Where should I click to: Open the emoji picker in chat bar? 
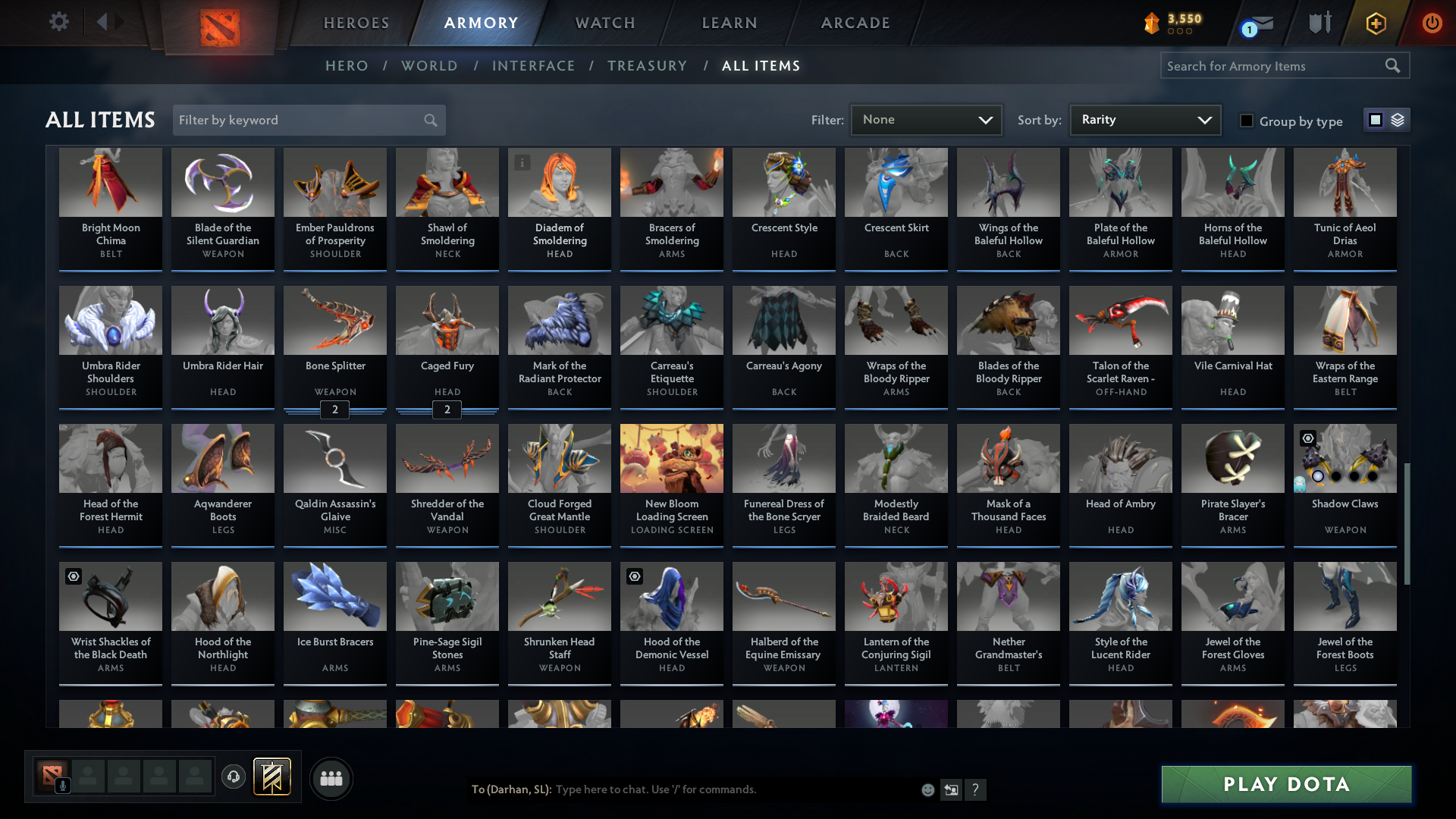coord(927,789)
